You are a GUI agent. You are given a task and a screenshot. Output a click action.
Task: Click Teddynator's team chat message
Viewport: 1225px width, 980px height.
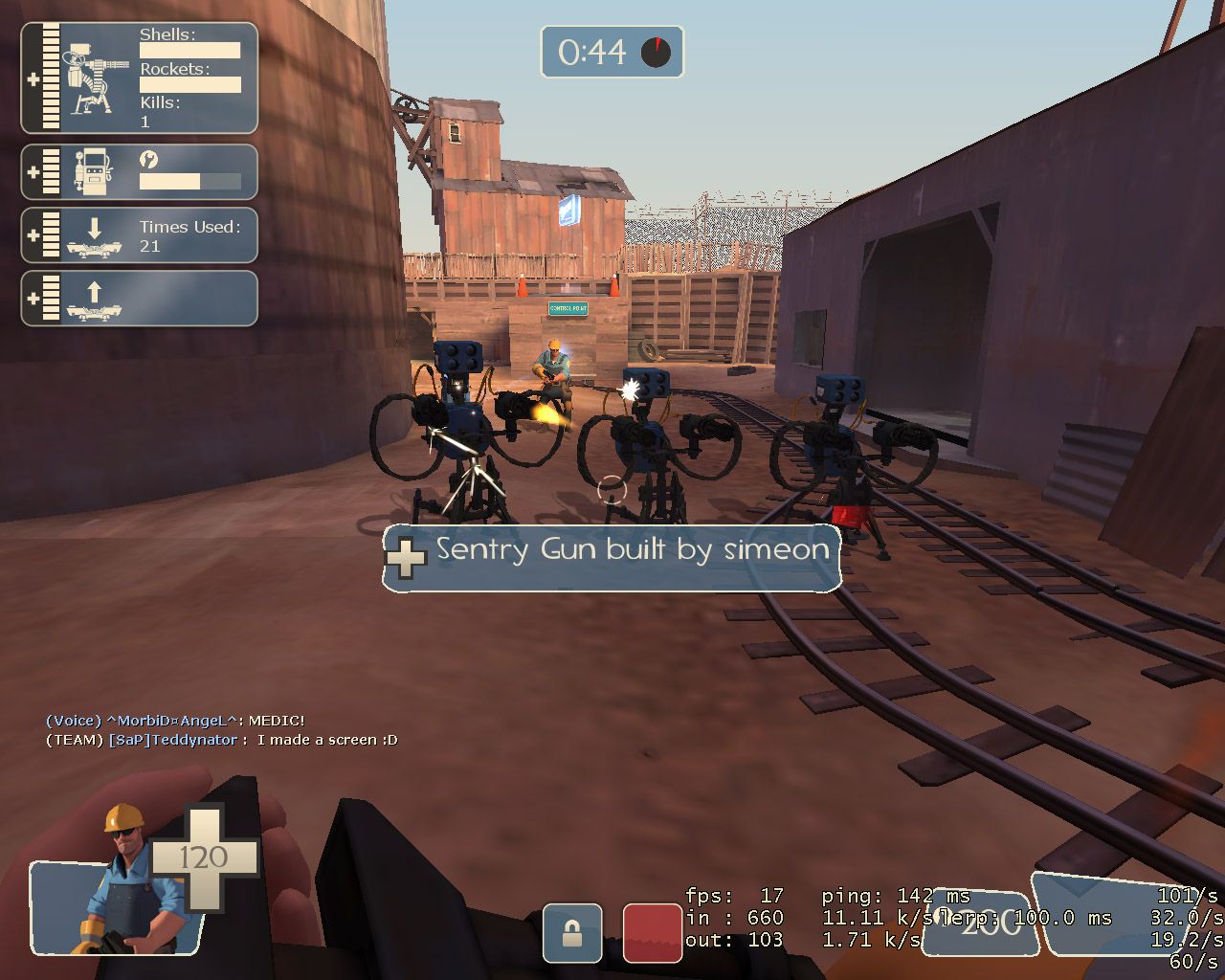[222, 740]
